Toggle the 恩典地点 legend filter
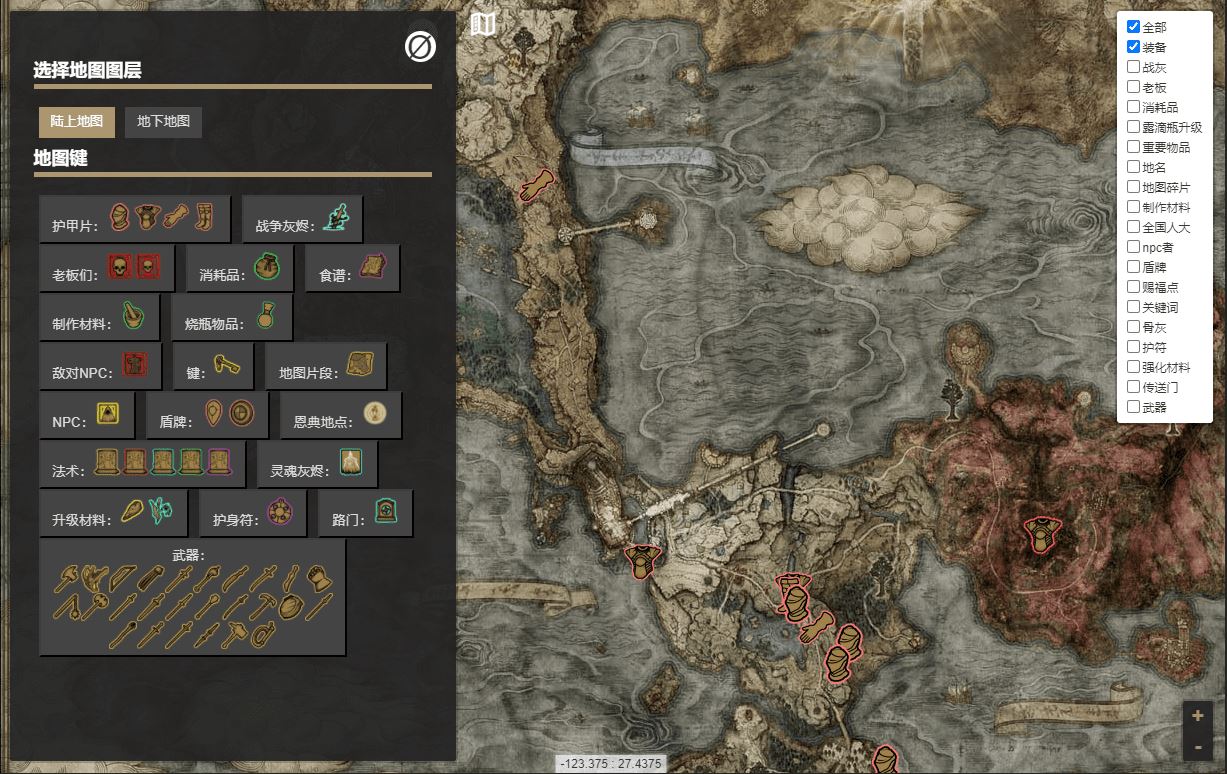Image resolution: width=1227 pixels, height=774 pixels. tap(340, 415)
